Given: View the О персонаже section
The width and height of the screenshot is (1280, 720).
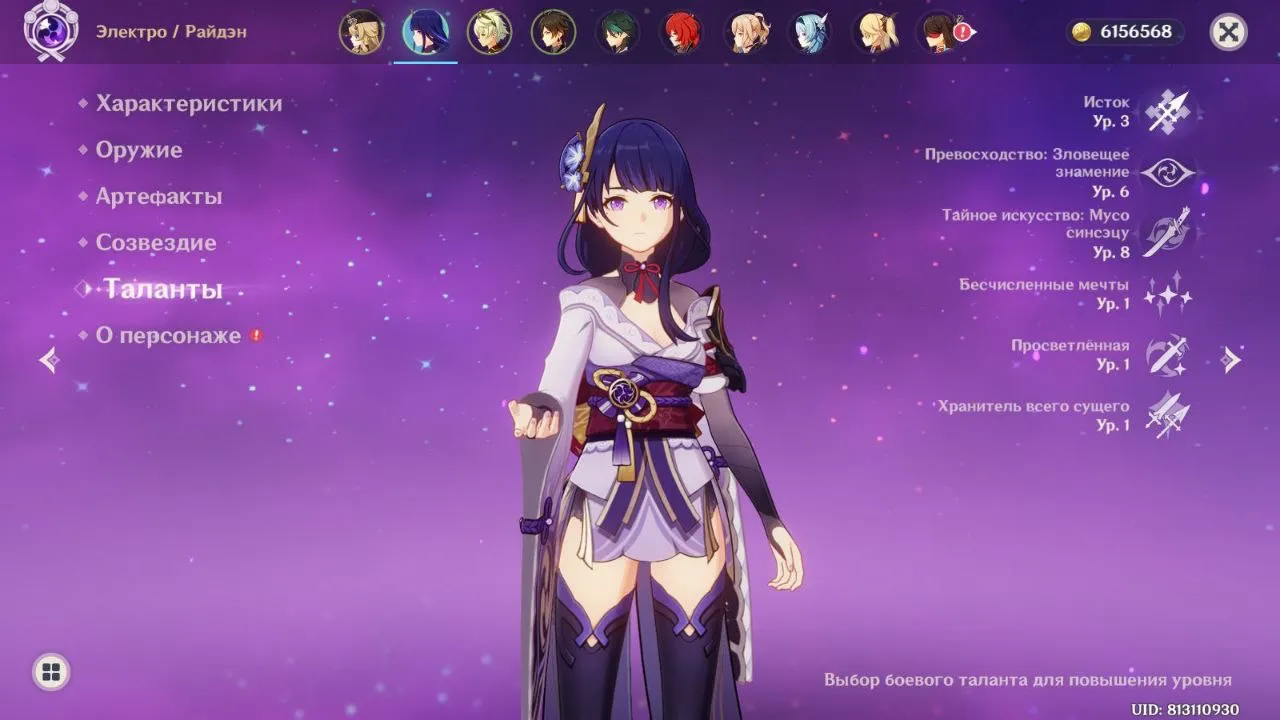Looking at the screenshot, I should click(167, 335).
